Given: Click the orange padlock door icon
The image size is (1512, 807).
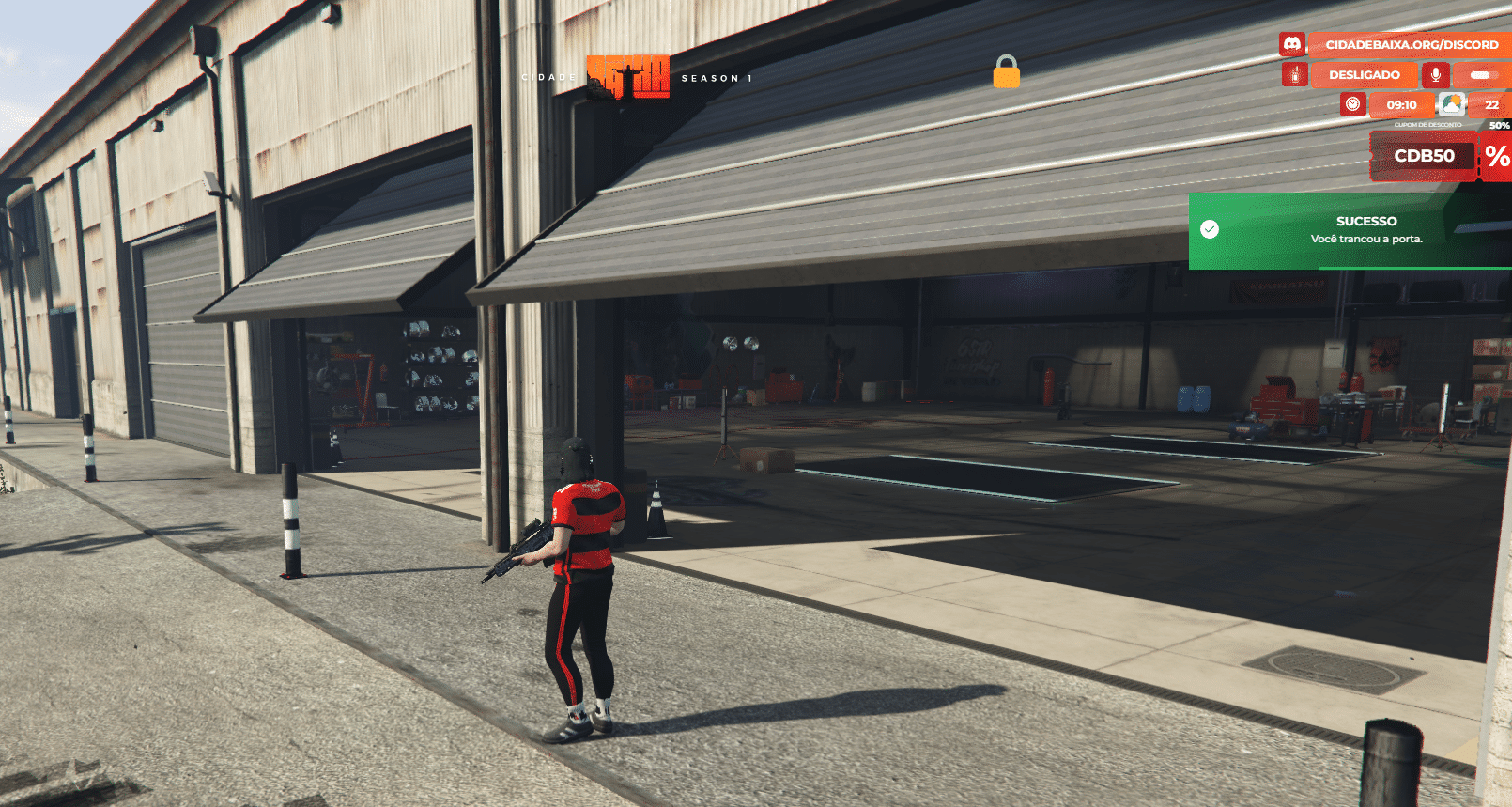Looking at the screenshot, I should coord(1006,71).
